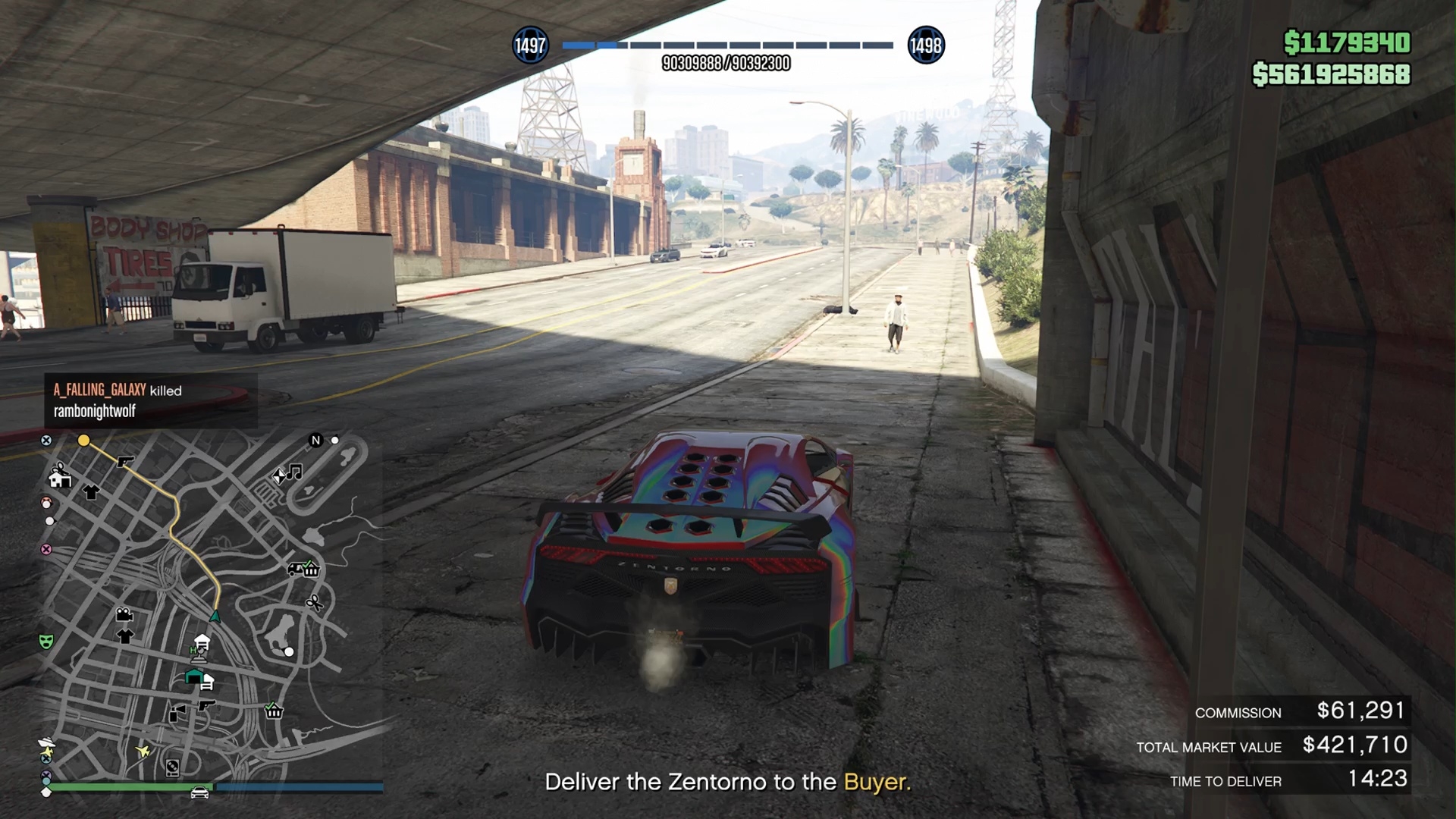Click the yellow airplane blip

pos(143,751)
